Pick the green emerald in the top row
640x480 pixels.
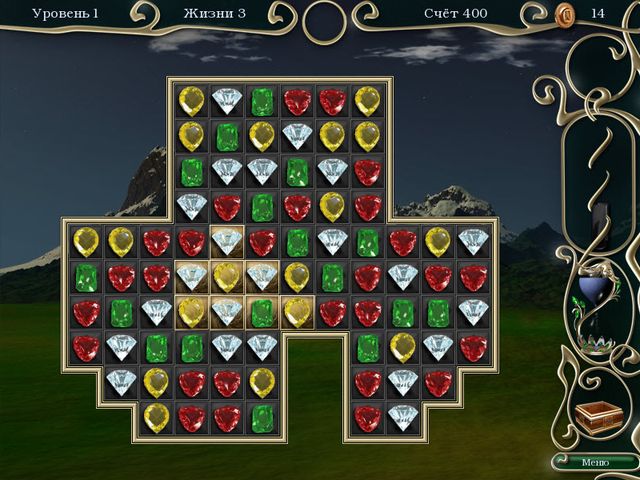coord(262,100)
